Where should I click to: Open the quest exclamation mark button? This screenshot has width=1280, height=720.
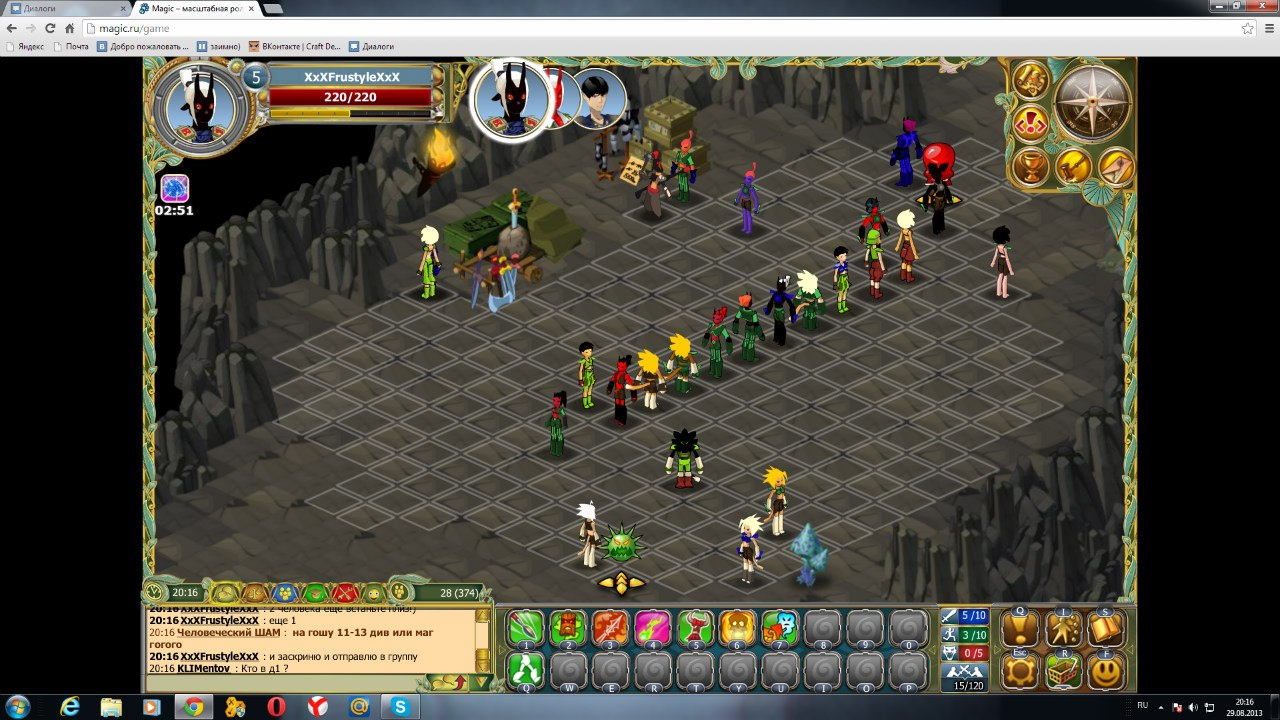[x=1020, y=629]
